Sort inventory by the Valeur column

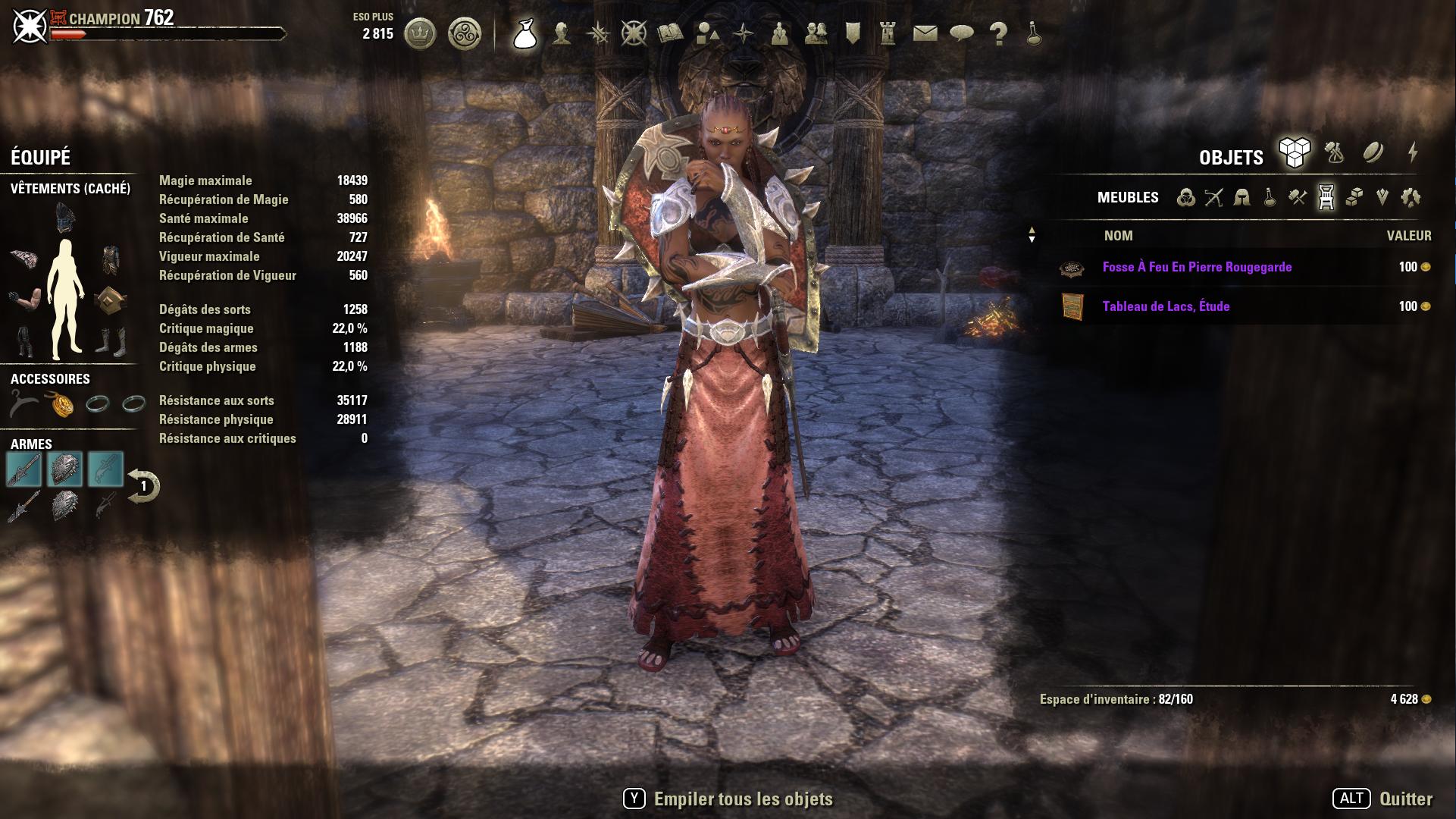tap(1408, 236)
